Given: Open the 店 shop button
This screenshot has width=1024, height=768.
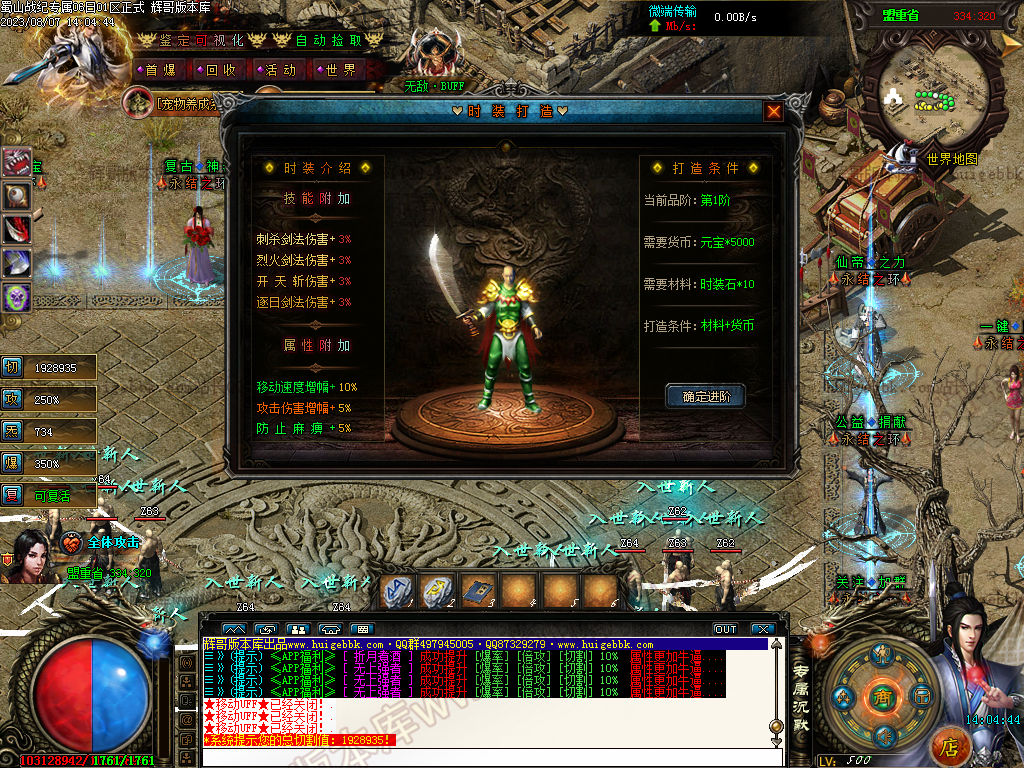Looking at the screenshot, I should 949,746.
